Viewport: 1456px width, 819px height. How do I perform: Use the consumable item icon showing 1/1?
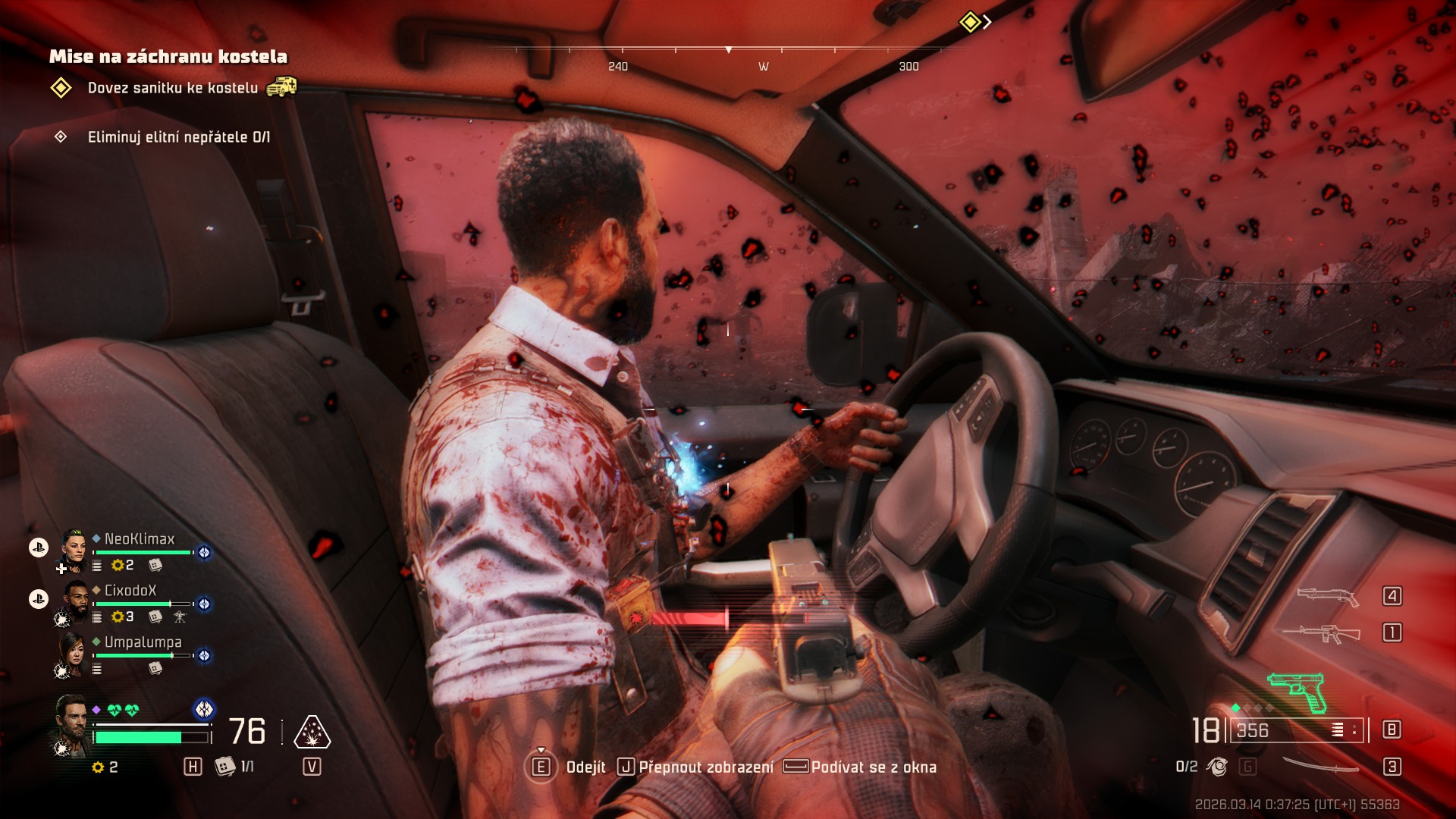pos(225,767)
